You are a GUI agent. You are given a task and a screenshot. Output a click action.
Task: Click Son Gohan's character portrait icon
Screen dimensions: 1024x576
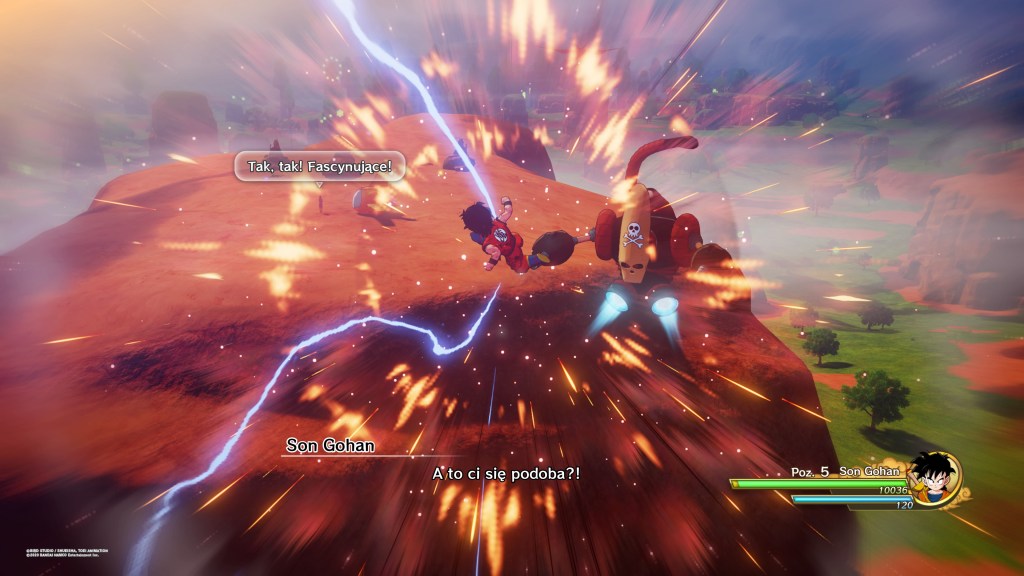[x=934, y=477]
